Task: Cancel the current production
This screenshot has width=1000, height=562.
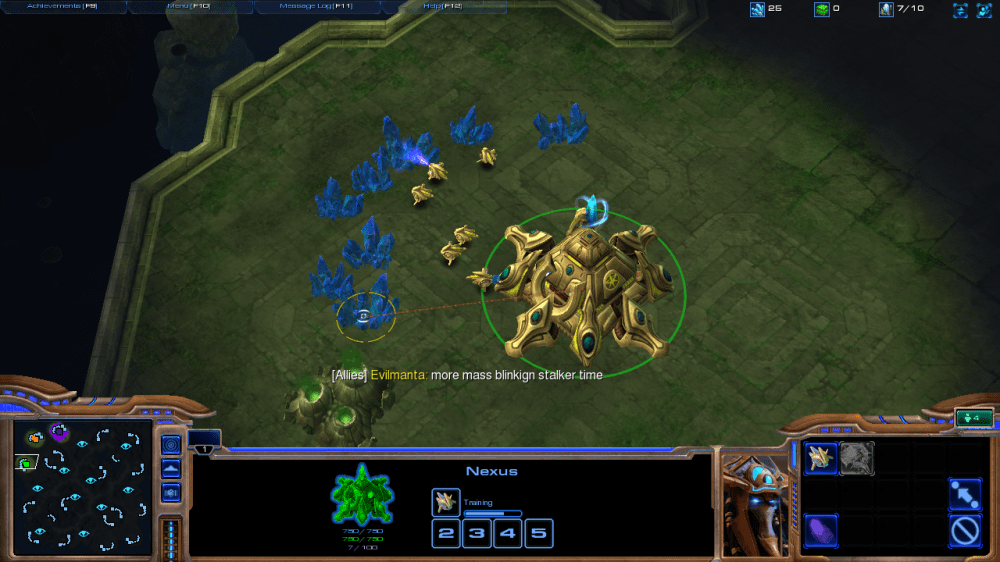Action: tap(963, 529)
